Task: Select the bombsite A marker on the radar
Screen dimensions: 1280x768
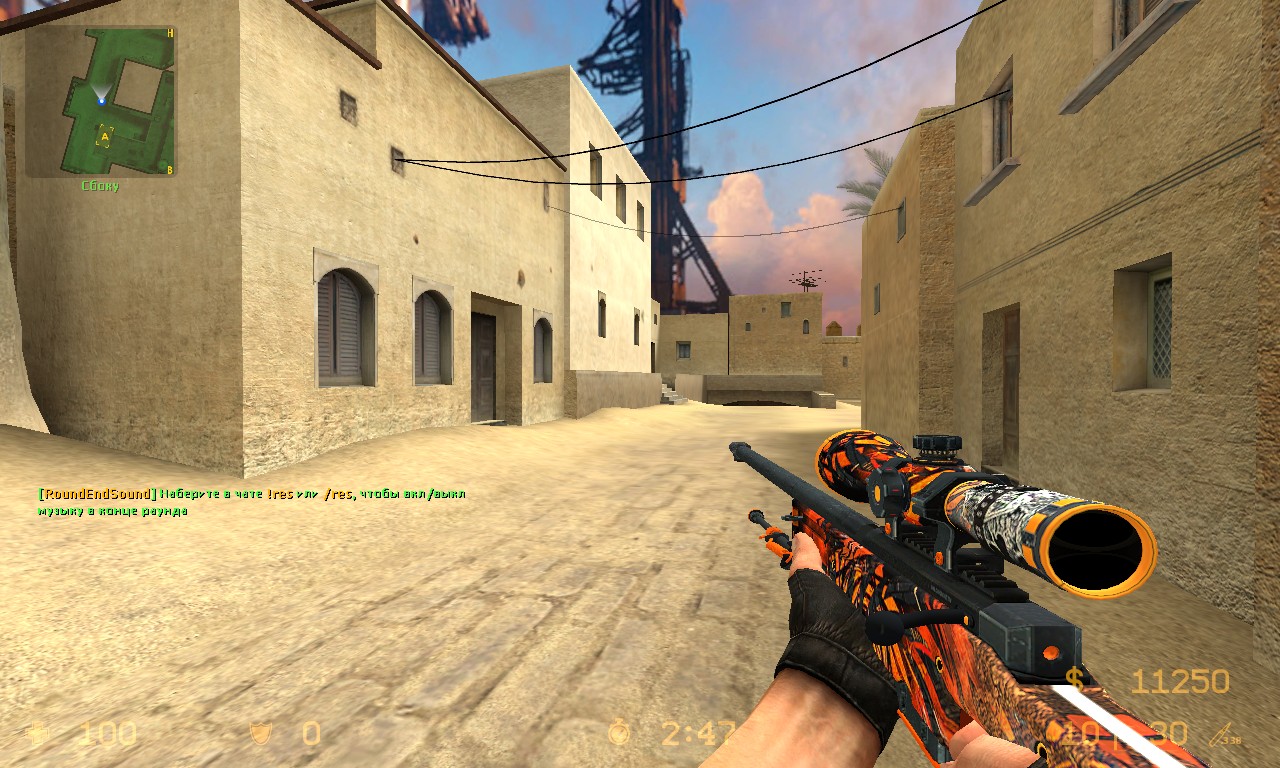Action: click(105, 136)
